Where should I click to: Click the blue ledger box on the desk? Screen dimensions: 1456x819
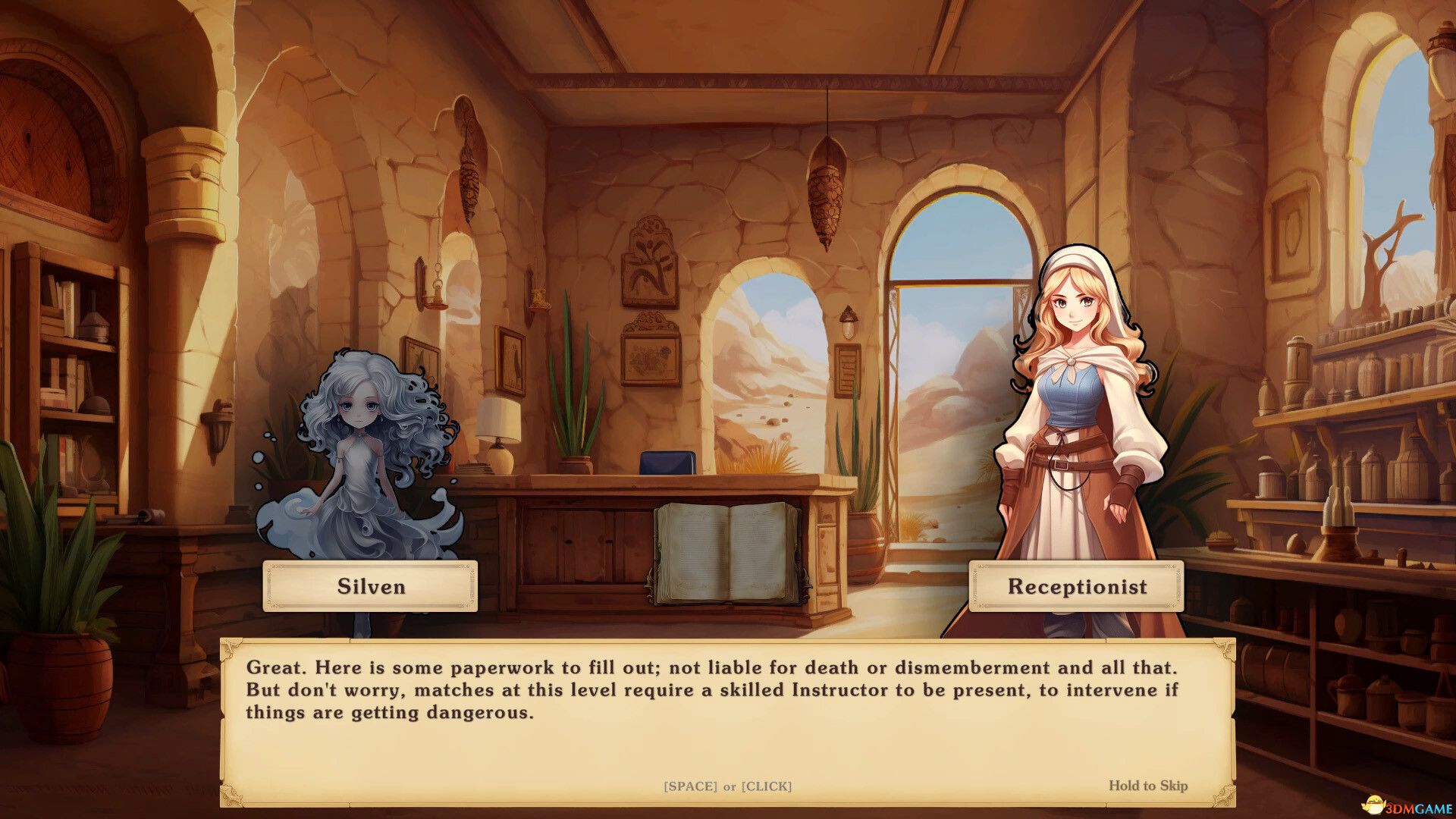click(x=667, y=461)
